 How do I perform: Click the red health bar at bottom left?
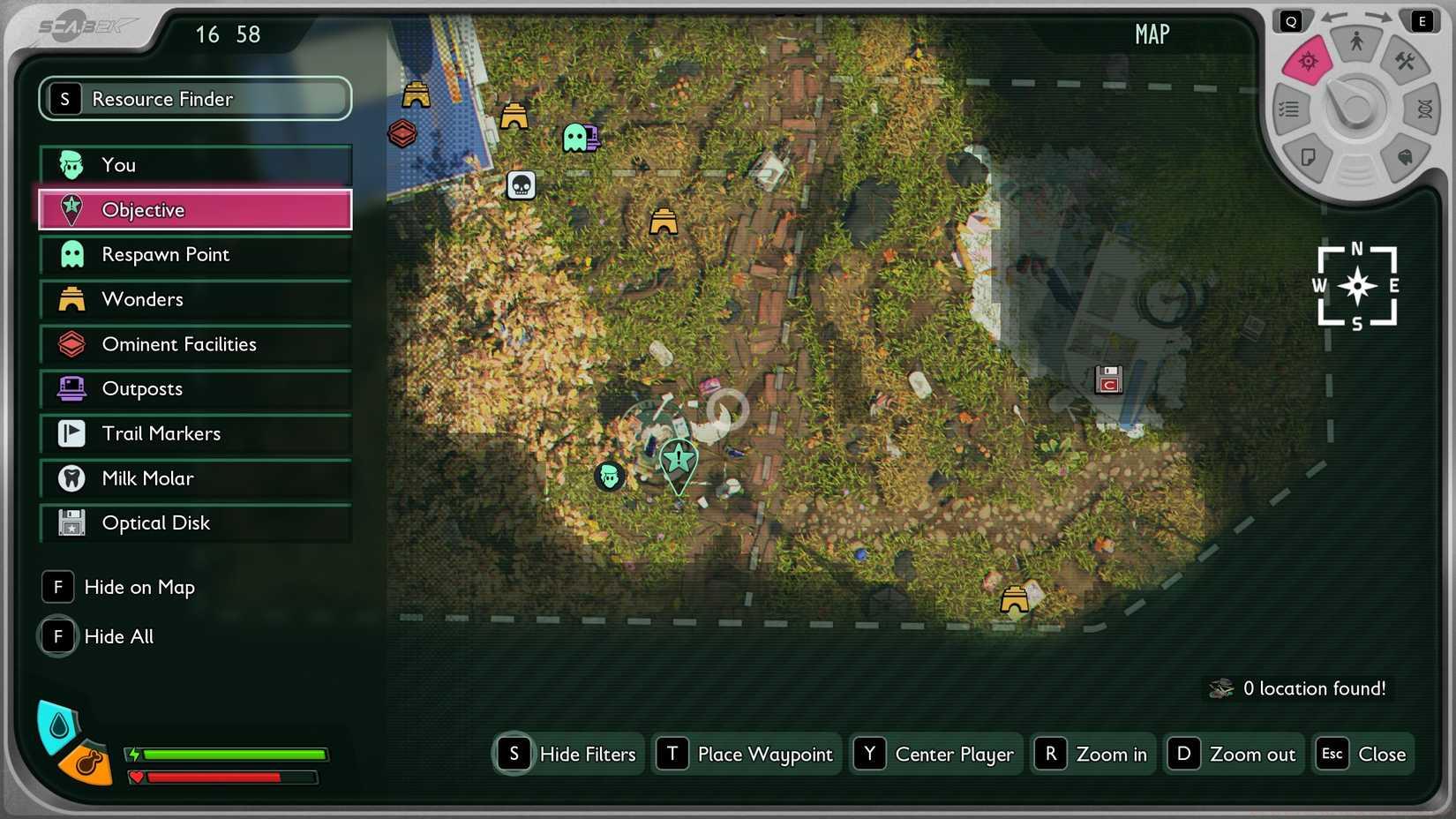pyautogui.click(x=225, y=778)
